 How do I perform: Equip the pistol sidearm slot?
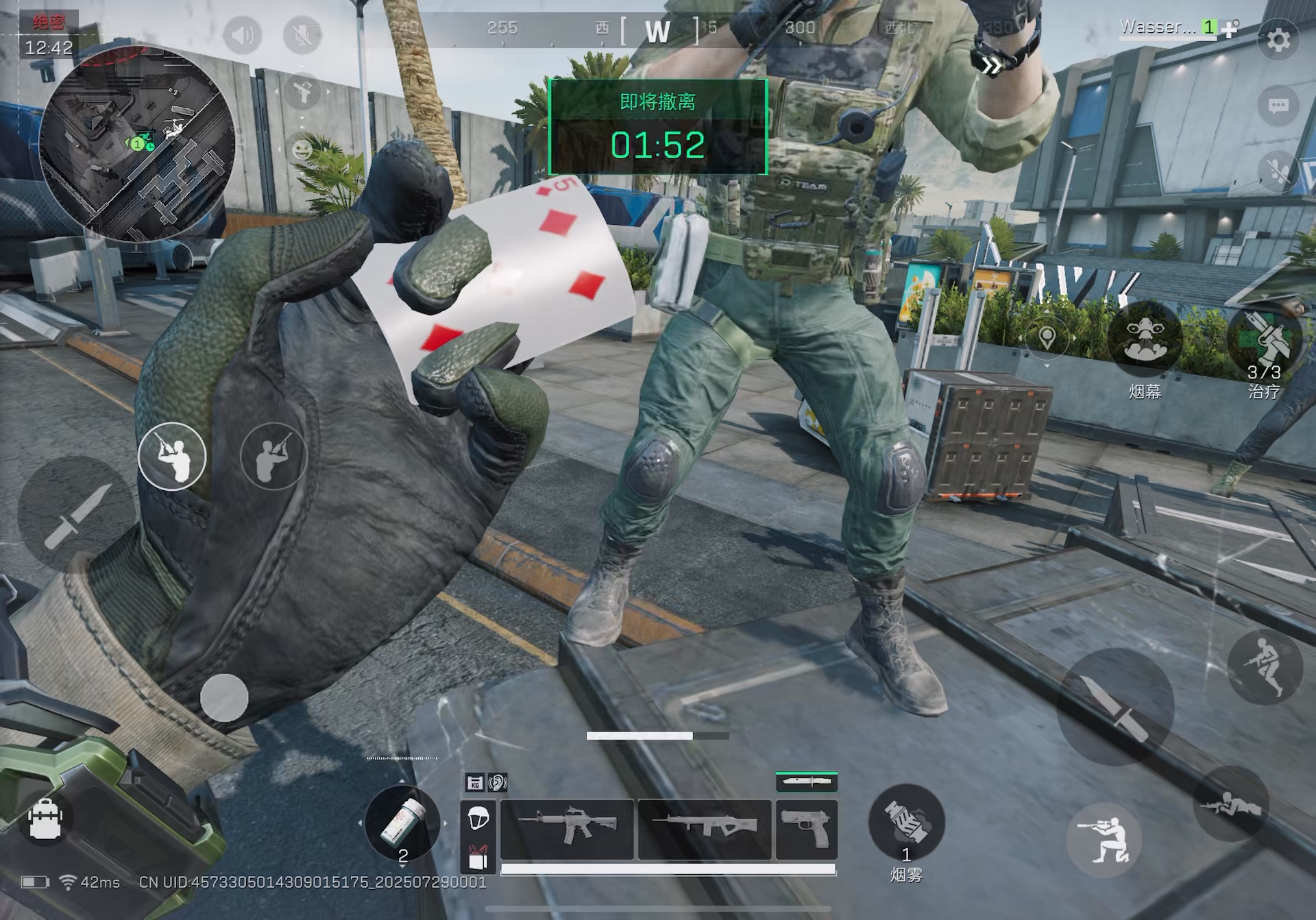(x=806, y=828)
